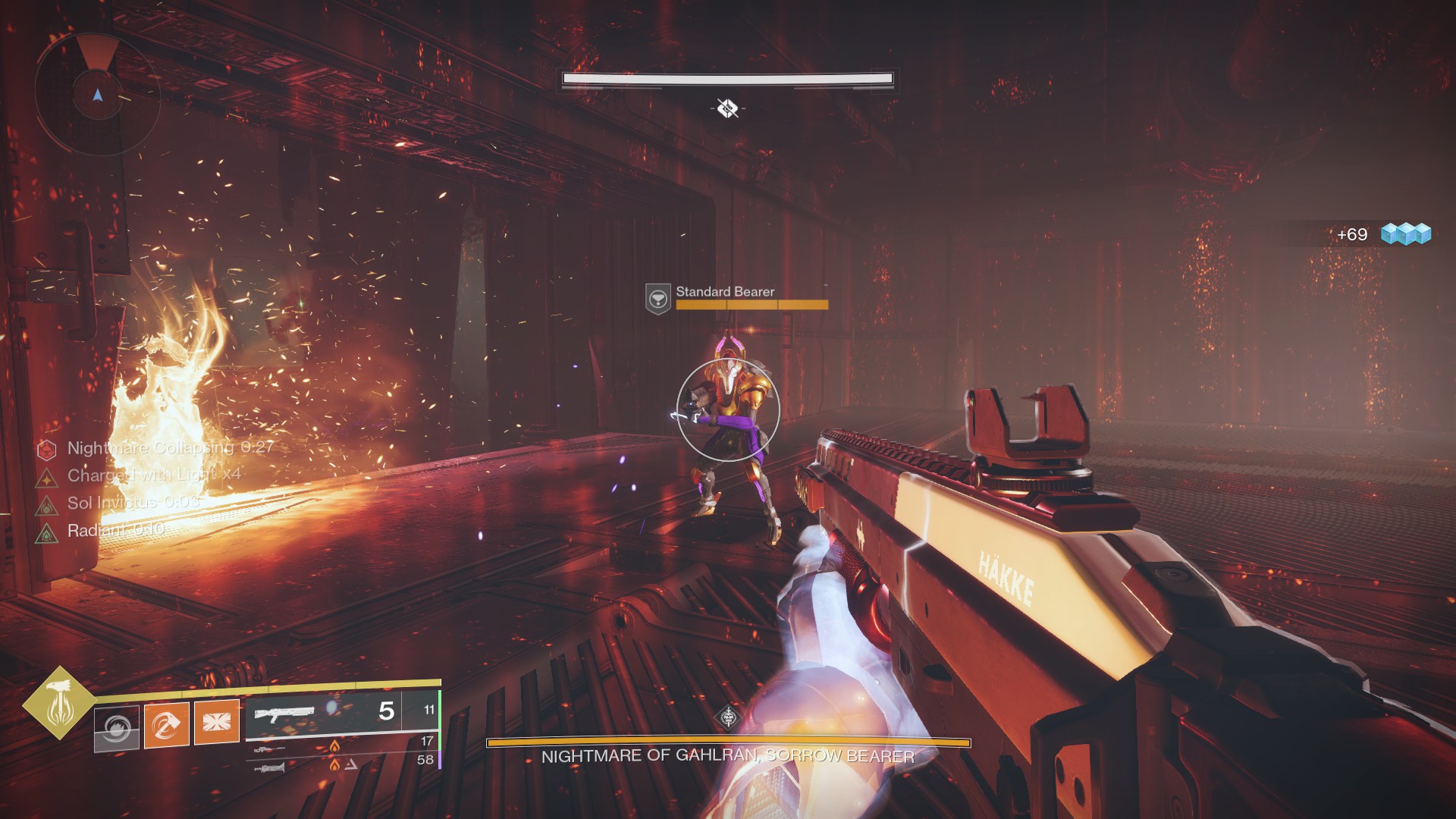Click the blue glimmer cubes icon
This screenshot has width=1456, height=819.
(x=1405, y=234)
